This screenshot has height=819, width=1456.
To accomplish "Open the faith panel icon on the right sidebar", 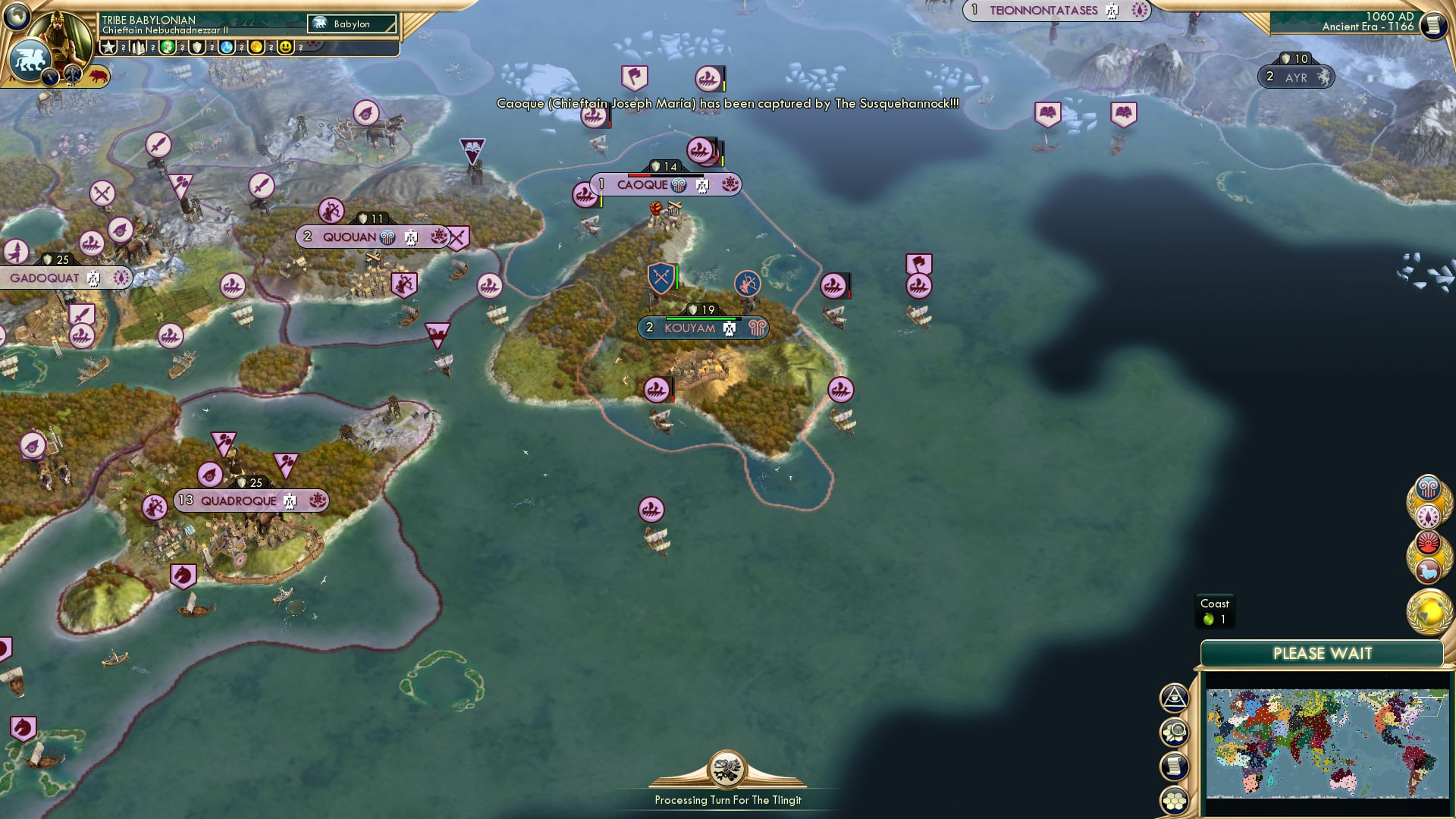I will click(x=1429, y=515).
